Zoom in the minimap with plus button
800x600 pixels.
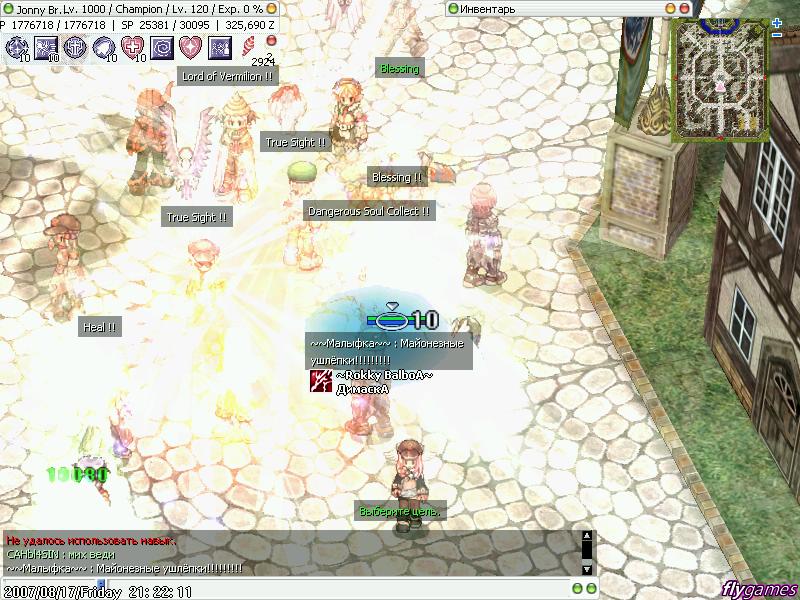(x=777, y=22)
